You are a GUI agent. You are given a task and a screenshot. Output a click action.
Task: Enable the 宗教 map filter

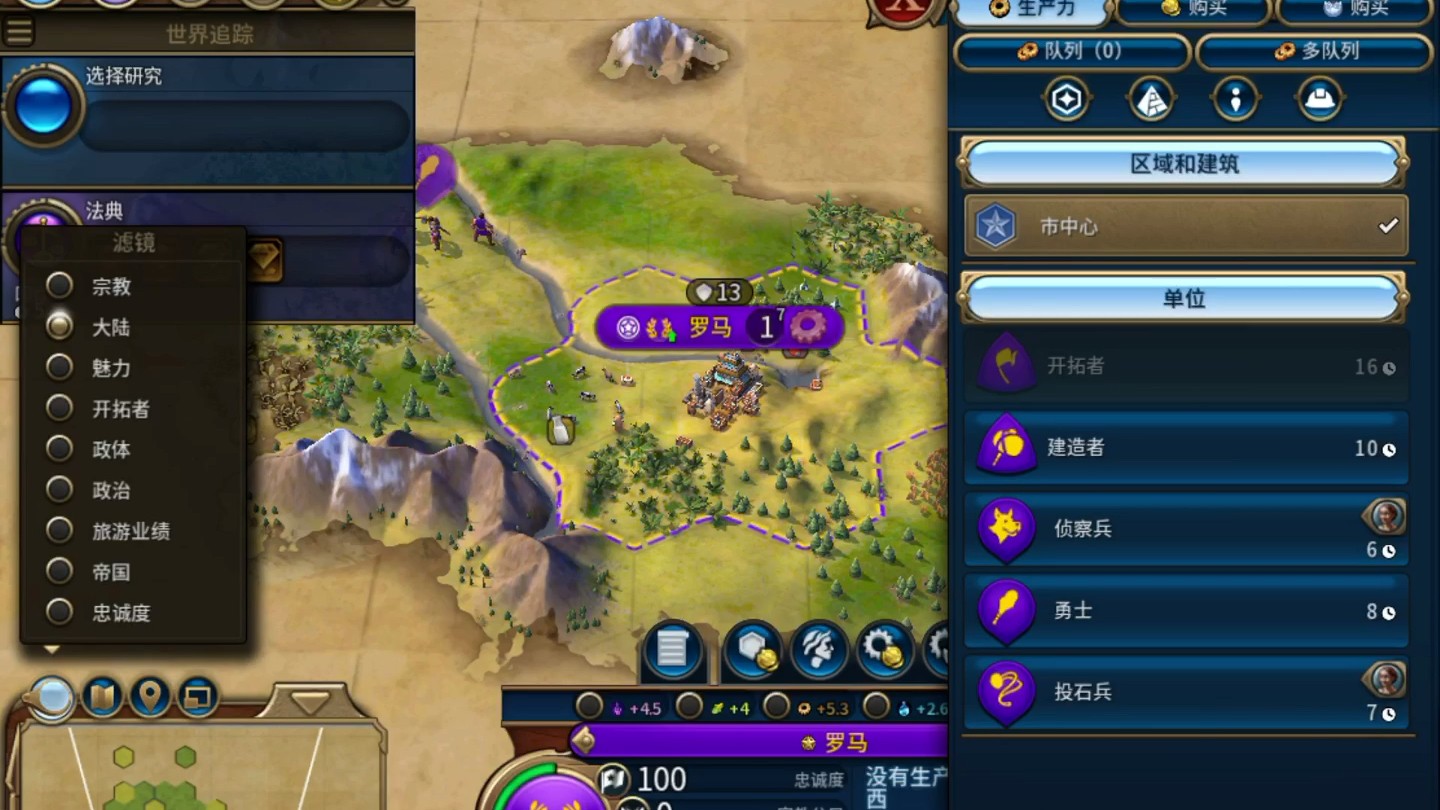58,286
